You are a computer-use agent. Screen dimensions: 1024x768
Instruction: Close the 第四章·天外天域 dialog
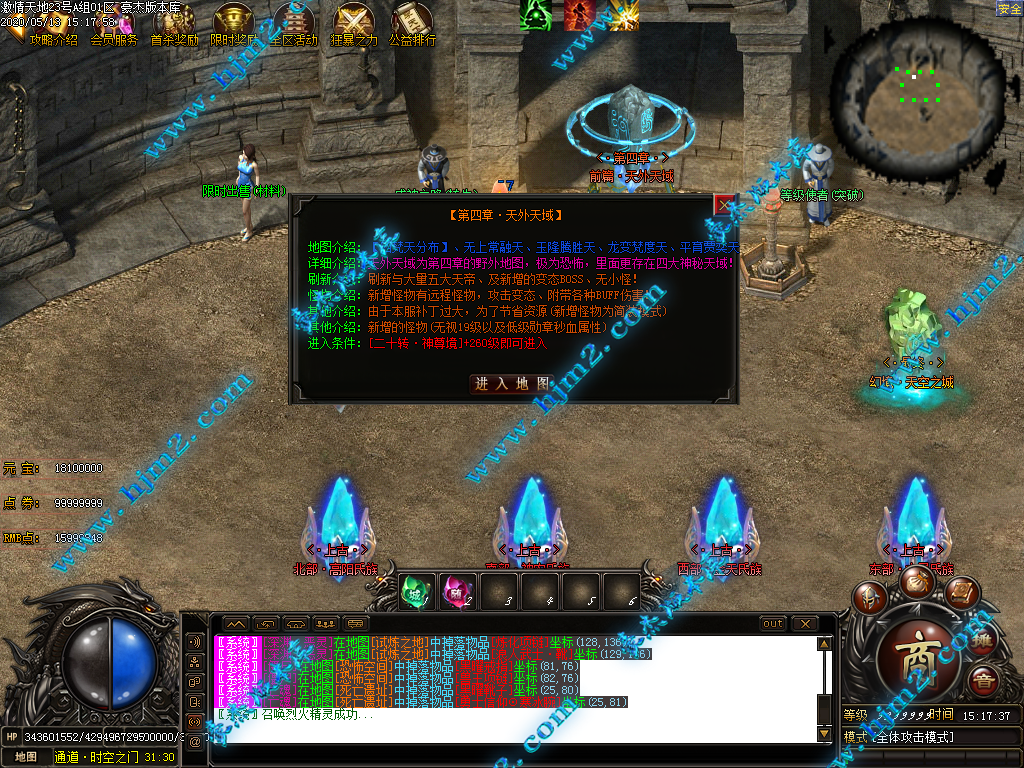pos(724,205)
